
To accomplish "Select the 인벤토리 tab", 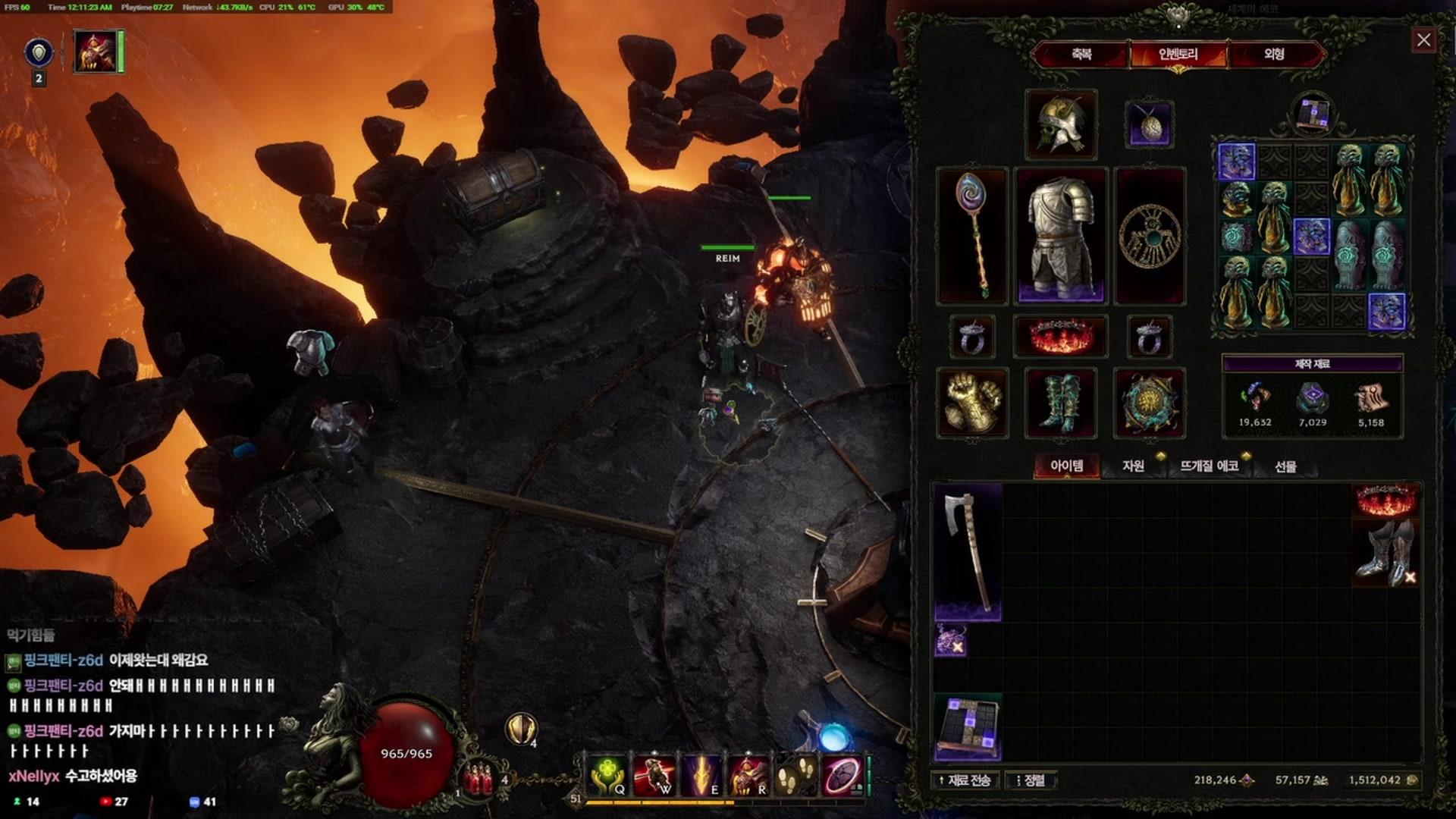I will [x=1178, y=55].
